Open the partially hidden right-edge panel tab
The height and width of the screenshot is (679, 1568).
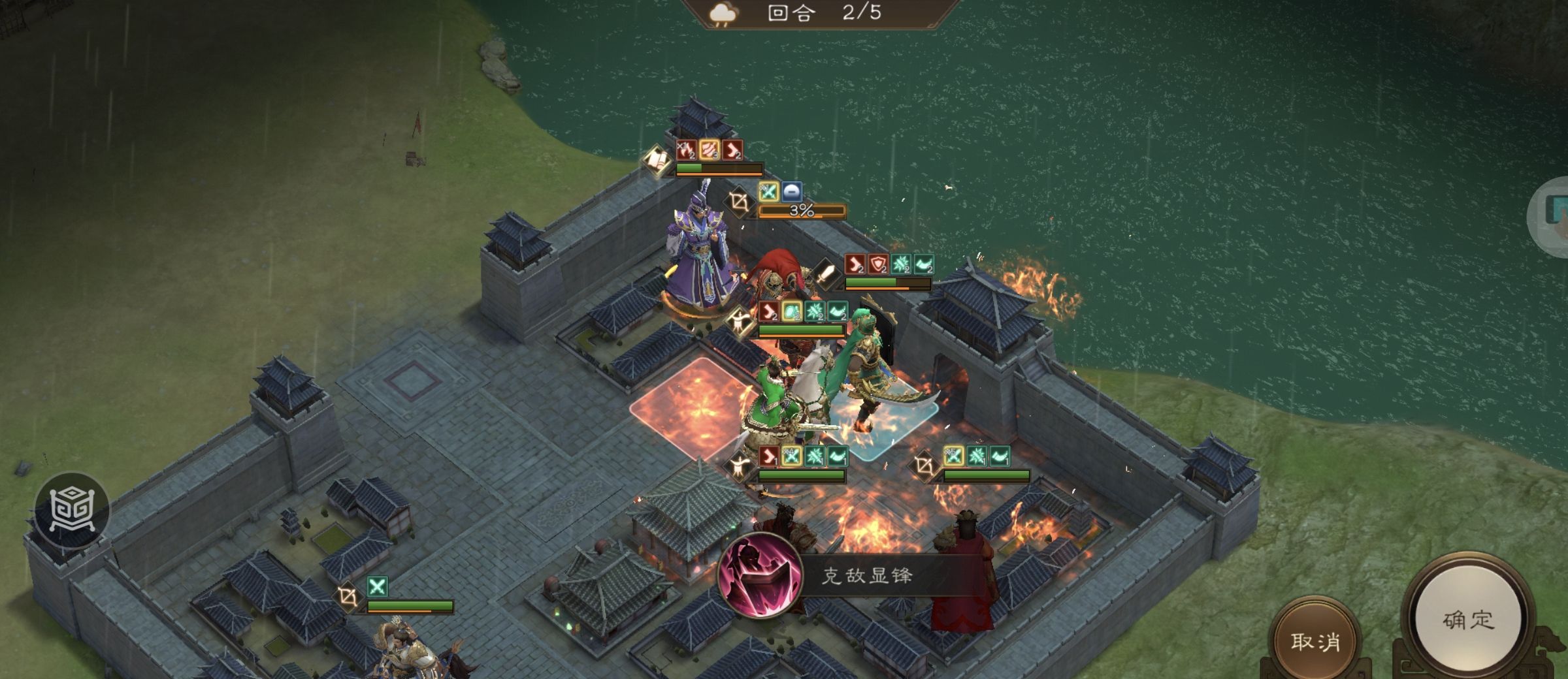(x=1554, y=215)
